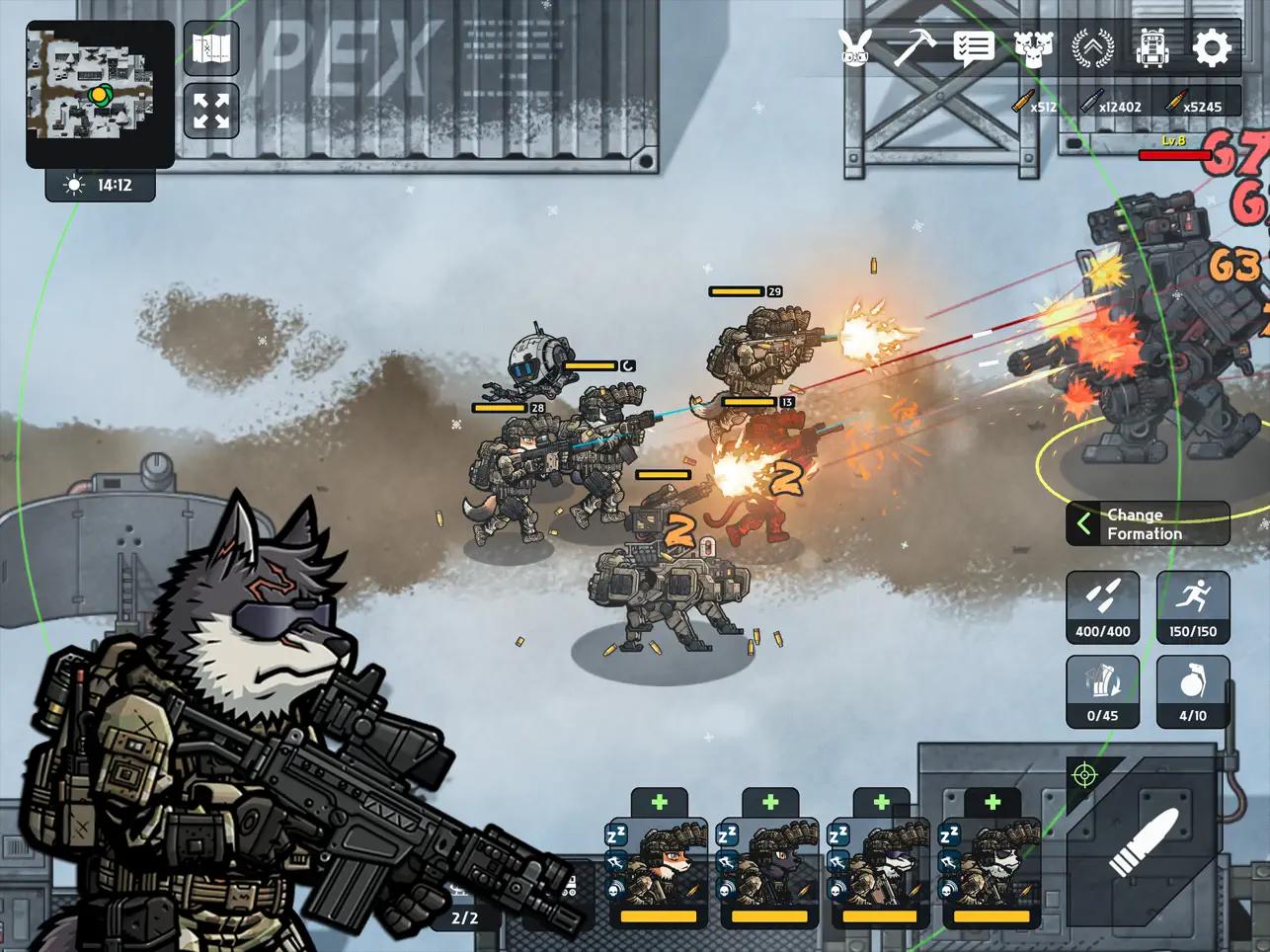The width and height of the screenshot is (1270, 952).
Task: Open the folded map button
Action: tap(211, 48)
